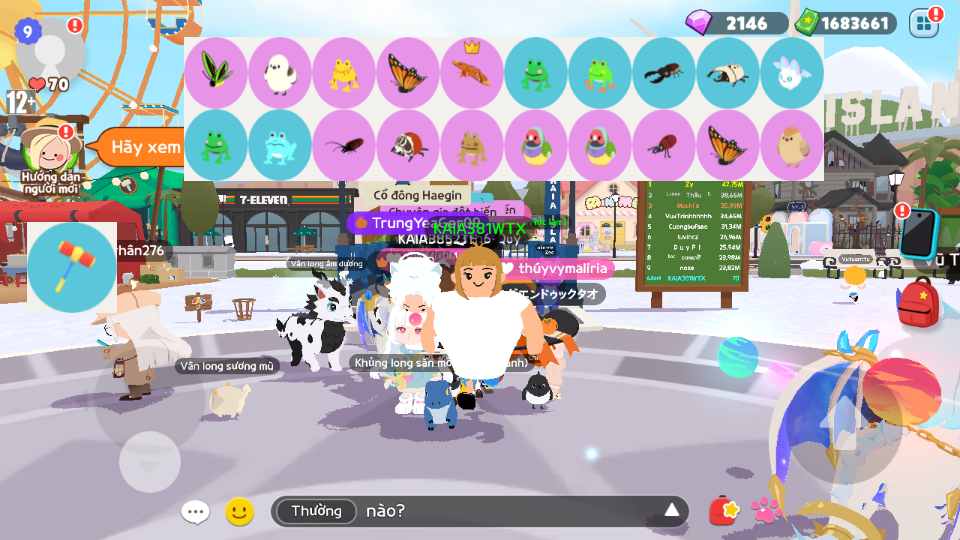Open the red backpack inventory
The height and width of the screenshot is (540, 960).
click(x=917, y=302)
